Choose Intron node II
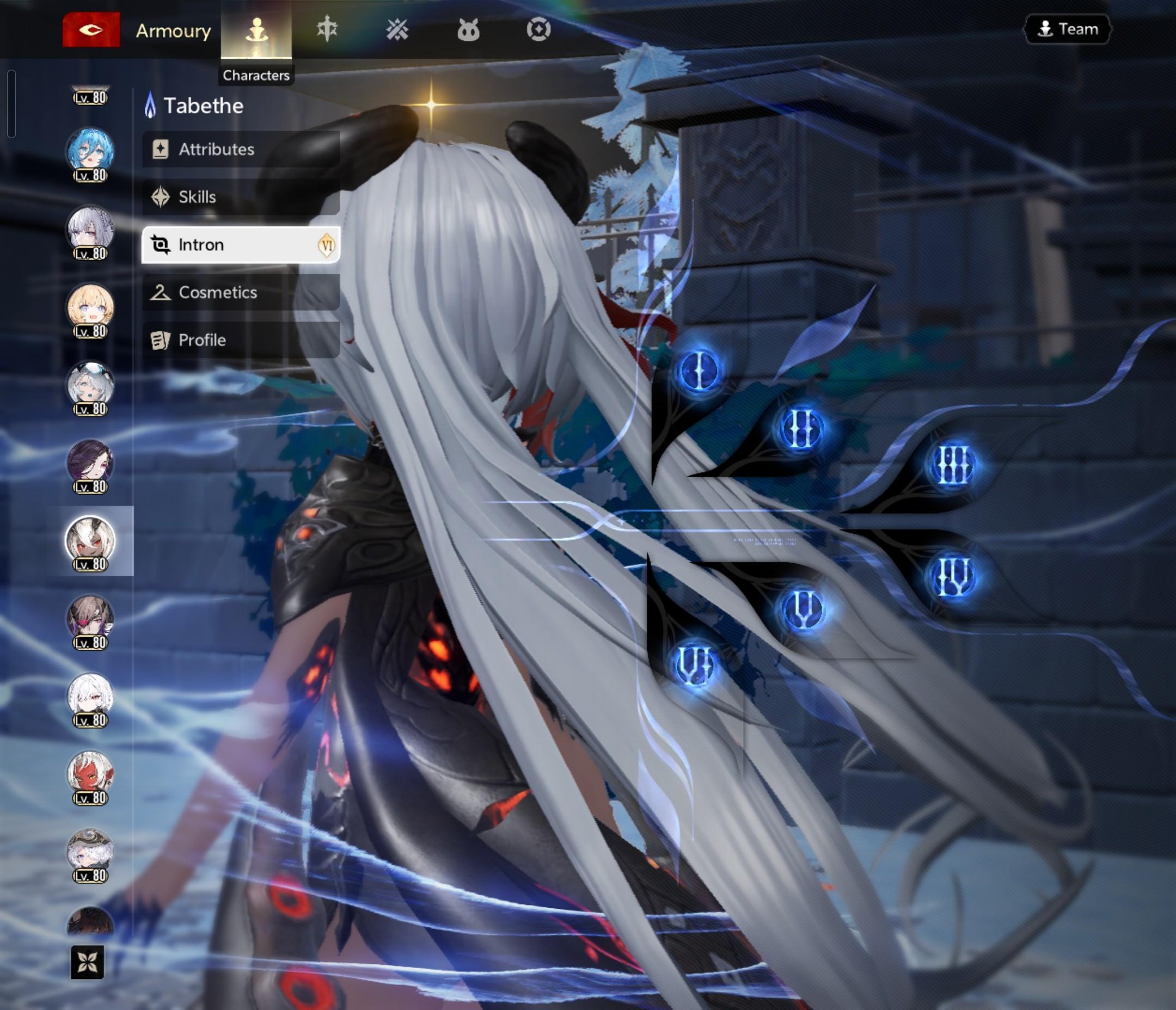This screenshot has height=1010, width=1176. 800,428
